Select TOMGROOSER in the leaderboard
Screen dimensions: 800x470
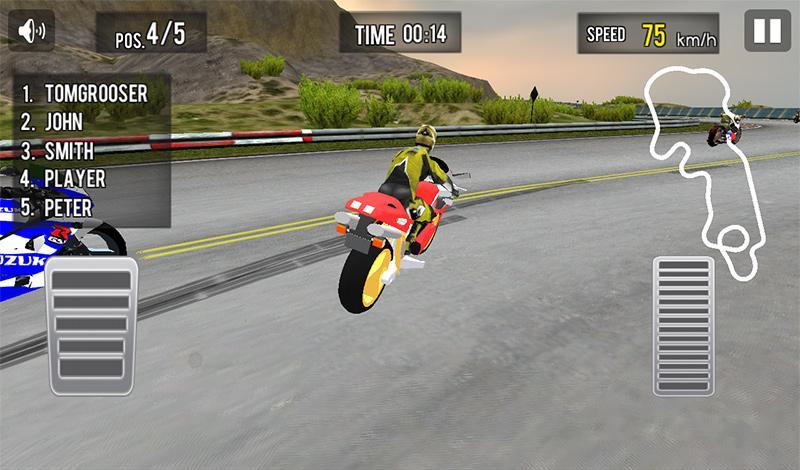96,94
